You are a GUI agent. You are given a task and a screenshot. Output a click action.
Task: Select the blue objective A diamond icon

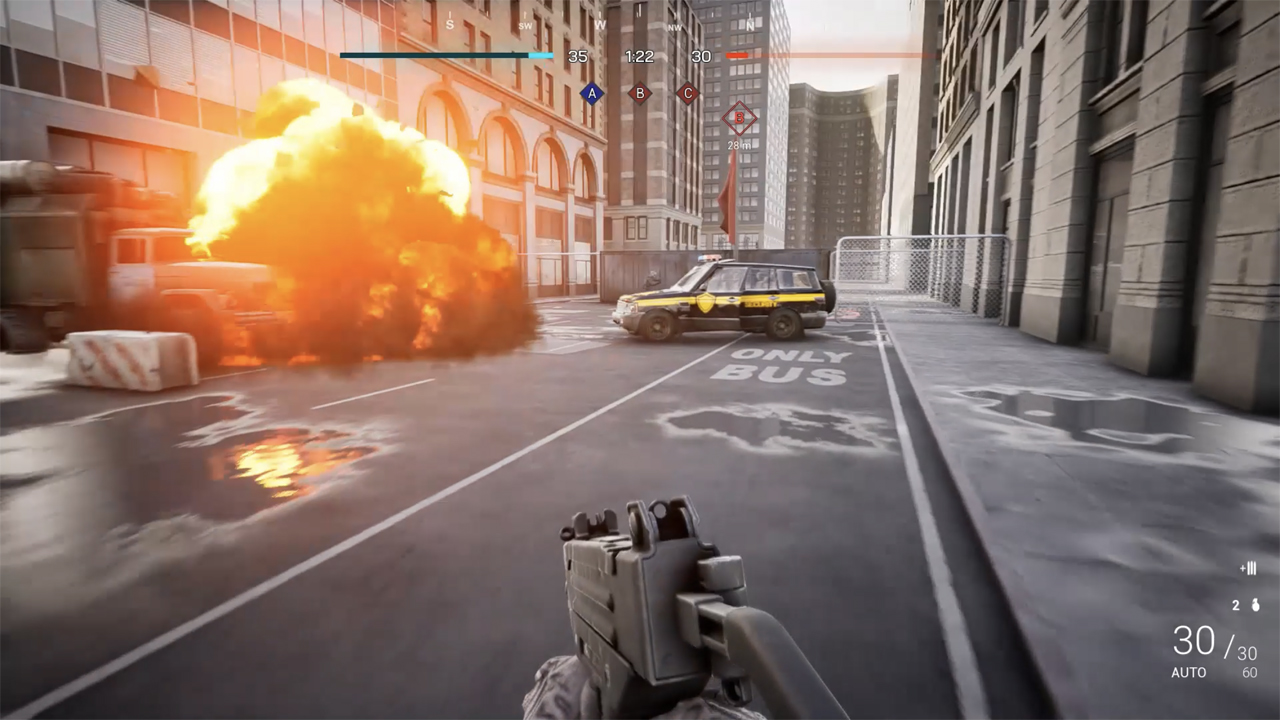591,93
